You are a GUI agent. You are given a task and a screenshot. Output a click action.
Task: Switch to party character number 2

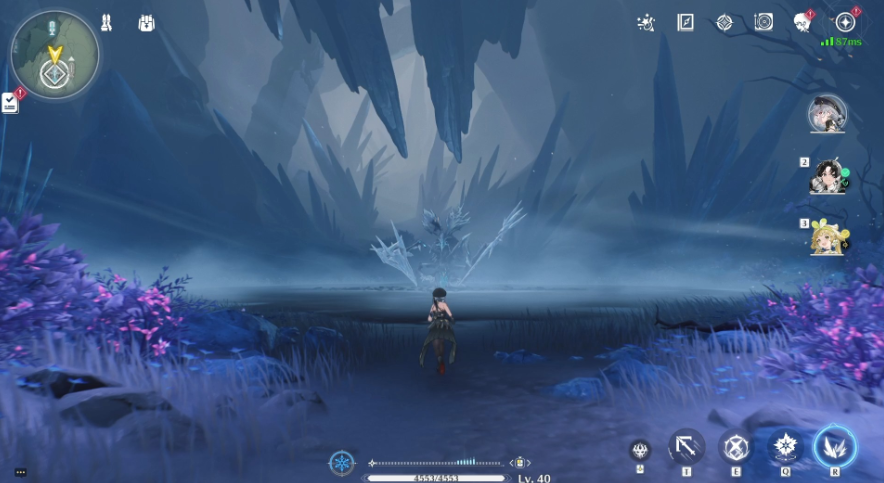[x=829, y=177]
